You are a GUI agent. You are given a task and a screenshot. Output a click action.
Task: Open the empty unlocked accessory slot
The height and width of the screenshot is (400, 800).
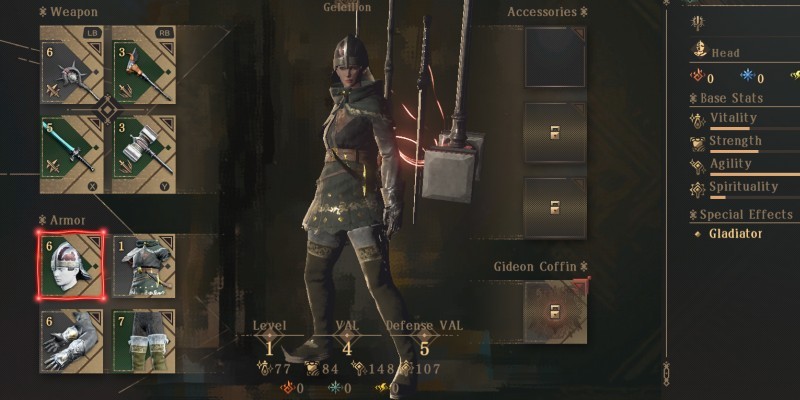click(x=555, y=57)
